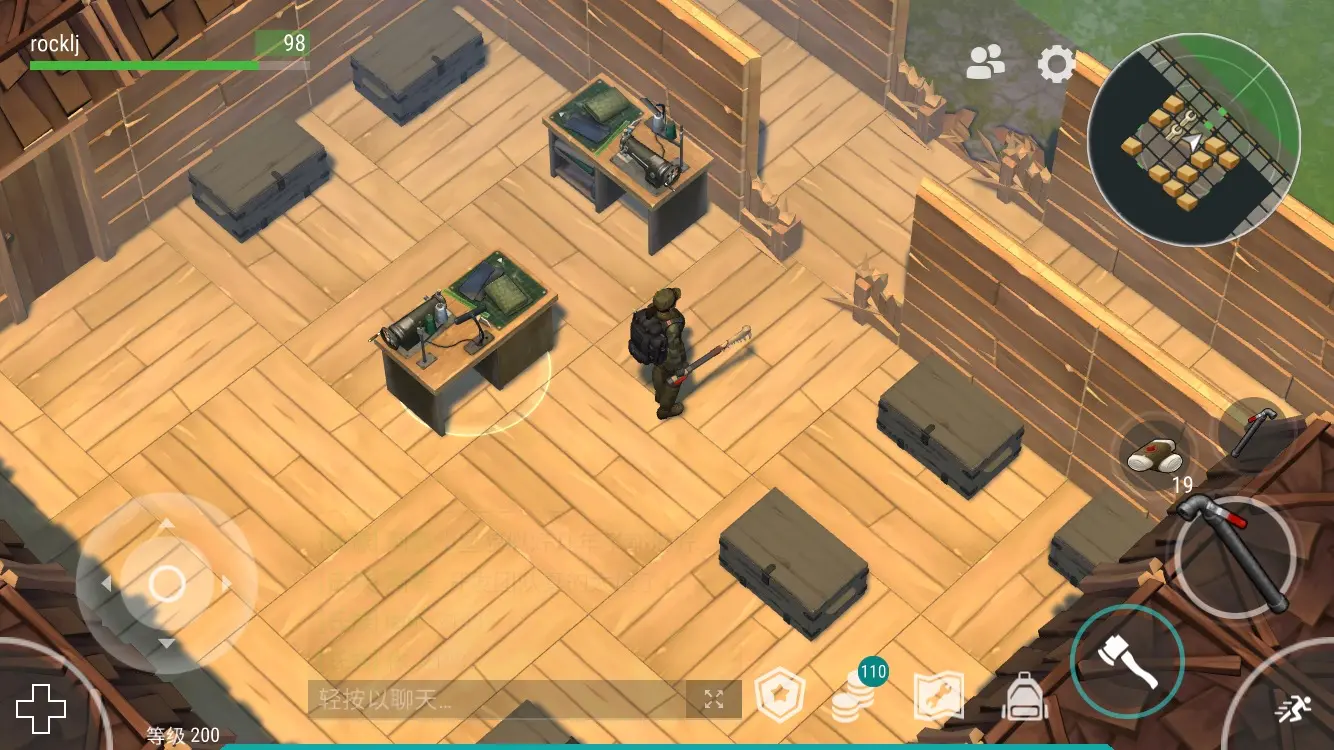
Task: Tap the plus-shaped build mode icon
Action: tap(41, 709)
